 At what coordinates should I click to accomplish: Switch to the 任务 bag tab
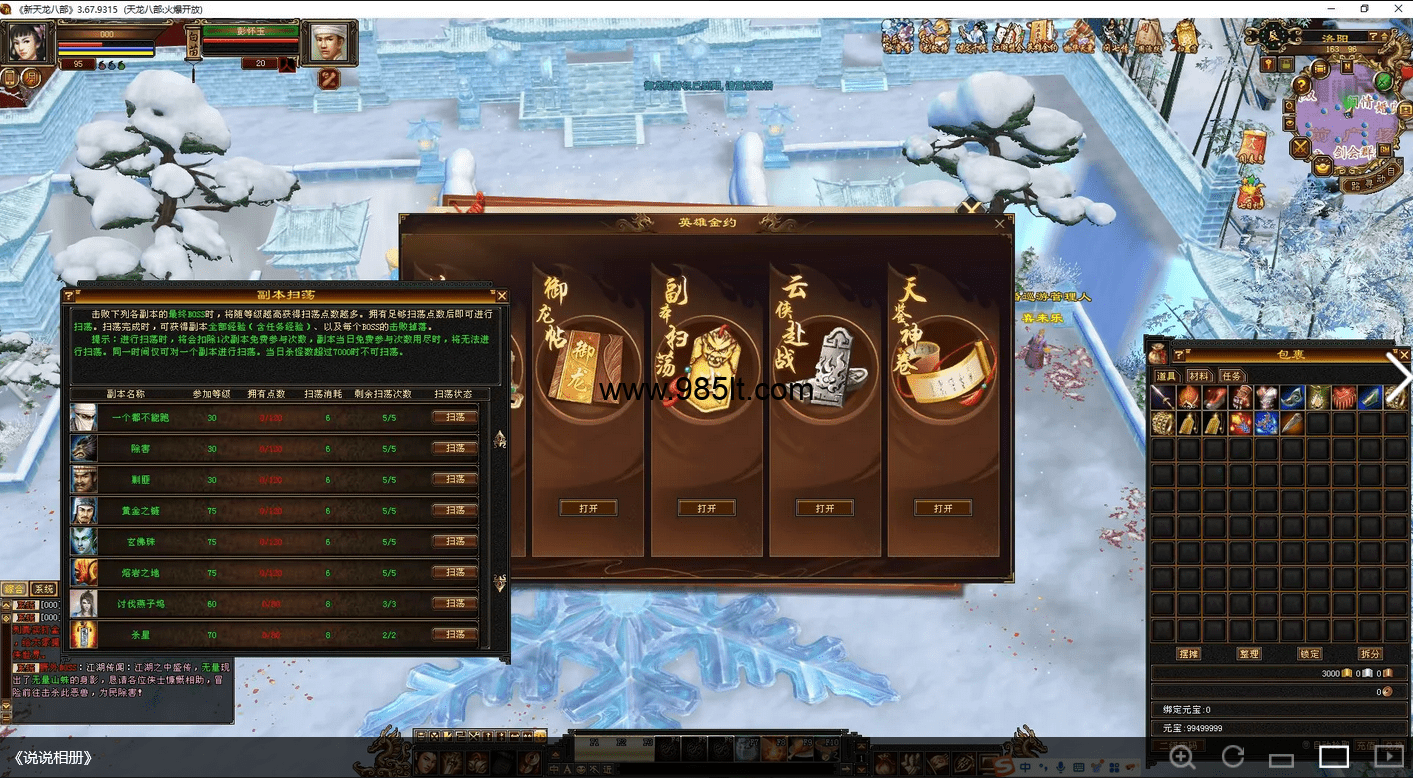(x=1231, y=376)
